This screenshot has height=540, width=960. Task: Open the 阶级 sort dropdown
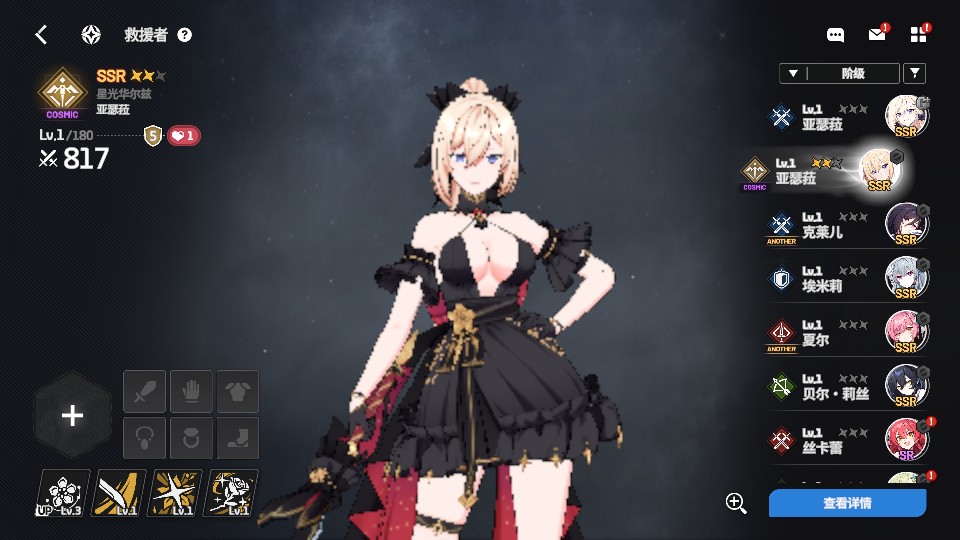tap(838, 73)
